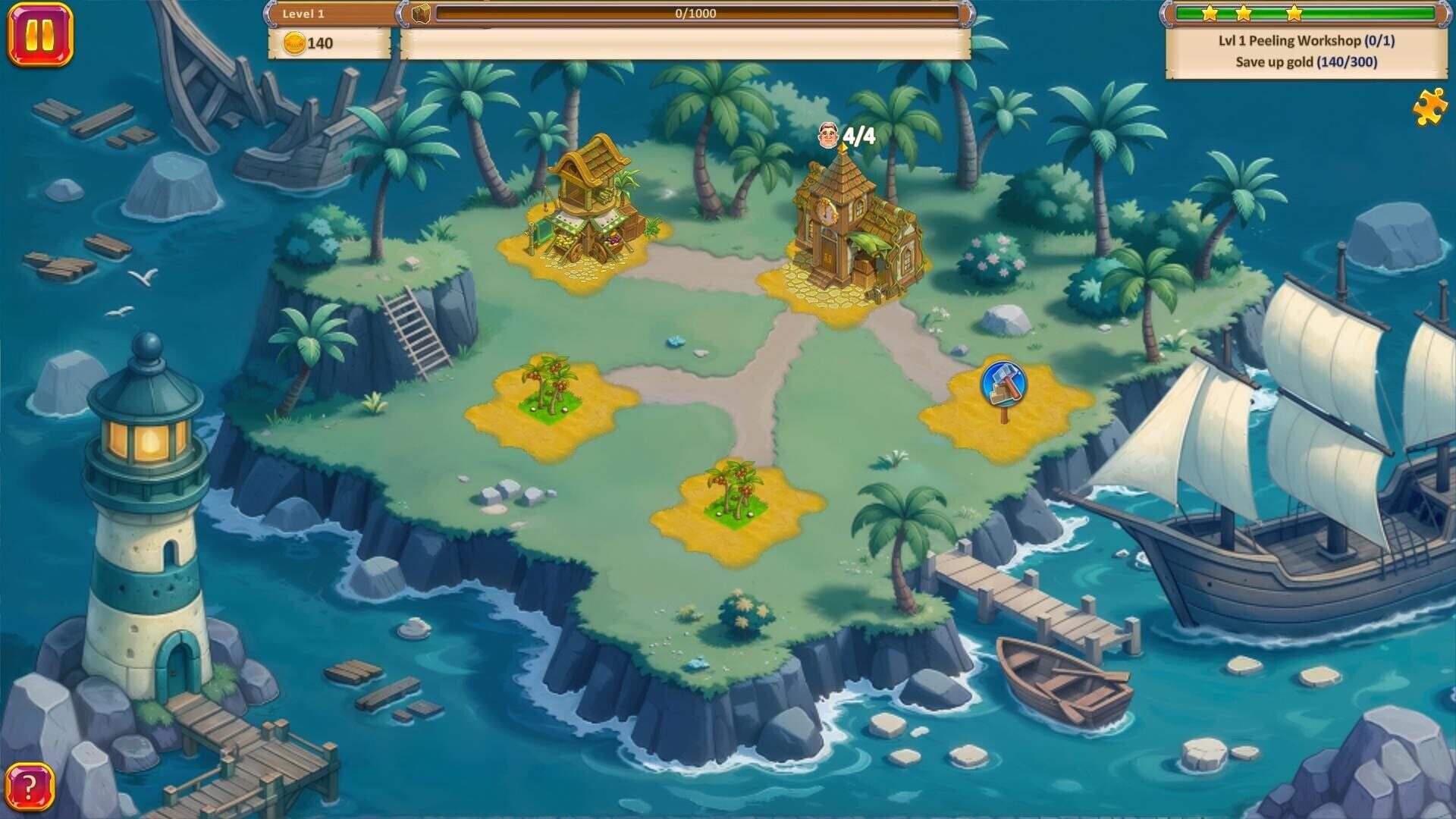The width and height of the screenshot is (1456, 819).
Task: Click the coin icon showing 140 gold
Action: coord(296,42)
